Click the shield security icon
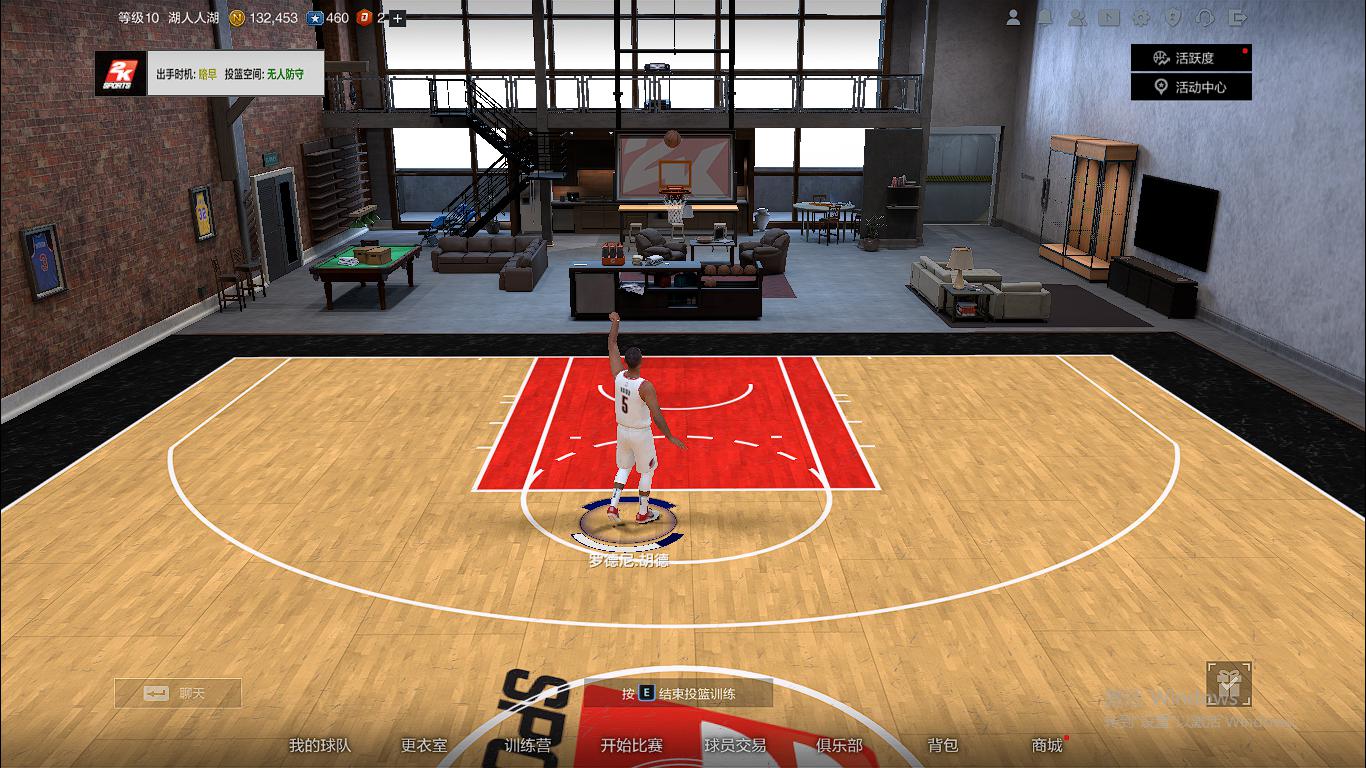Viewport: 1366px width, 768px height. click(x=1173, y=17)
